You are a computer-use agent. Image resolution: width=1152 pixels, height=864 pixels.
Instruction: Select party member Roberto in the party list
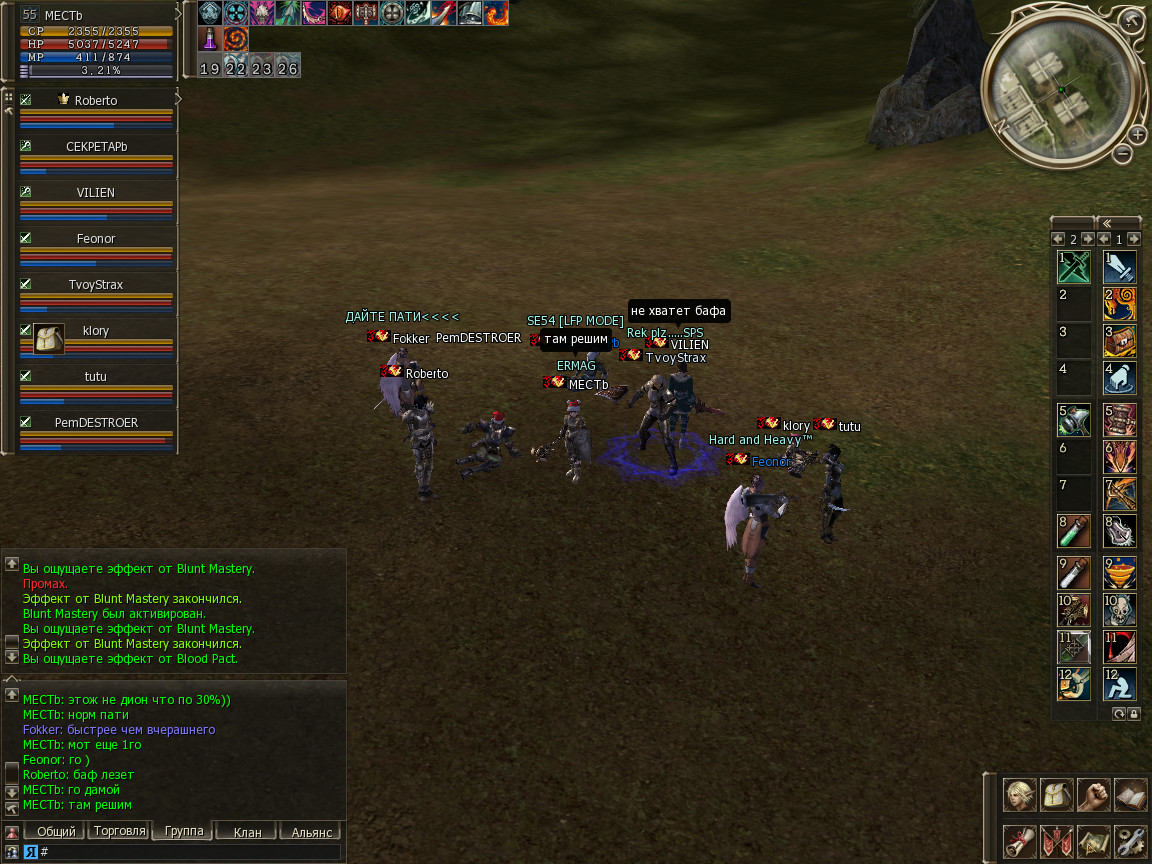96,101
